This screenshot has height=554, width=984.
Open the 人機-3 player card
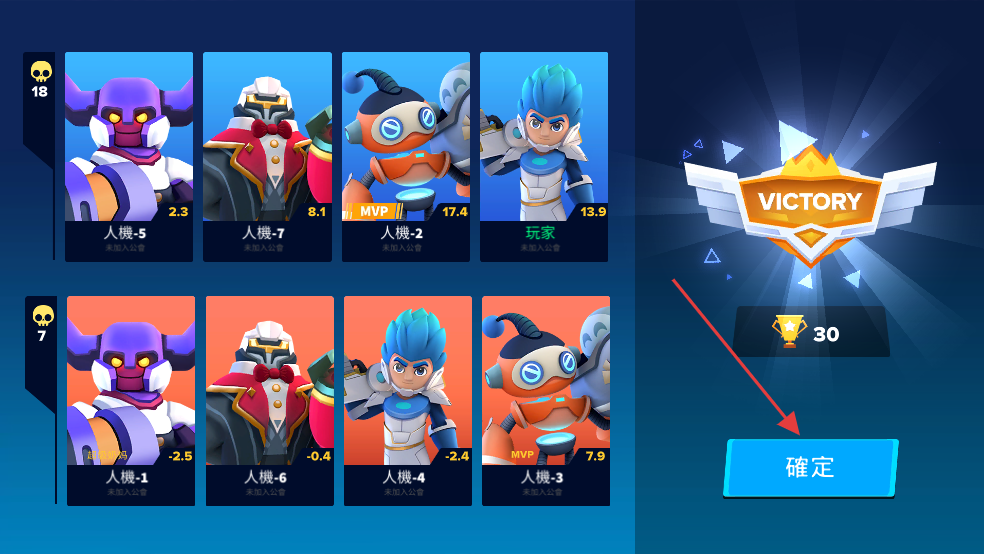point(546,400)
